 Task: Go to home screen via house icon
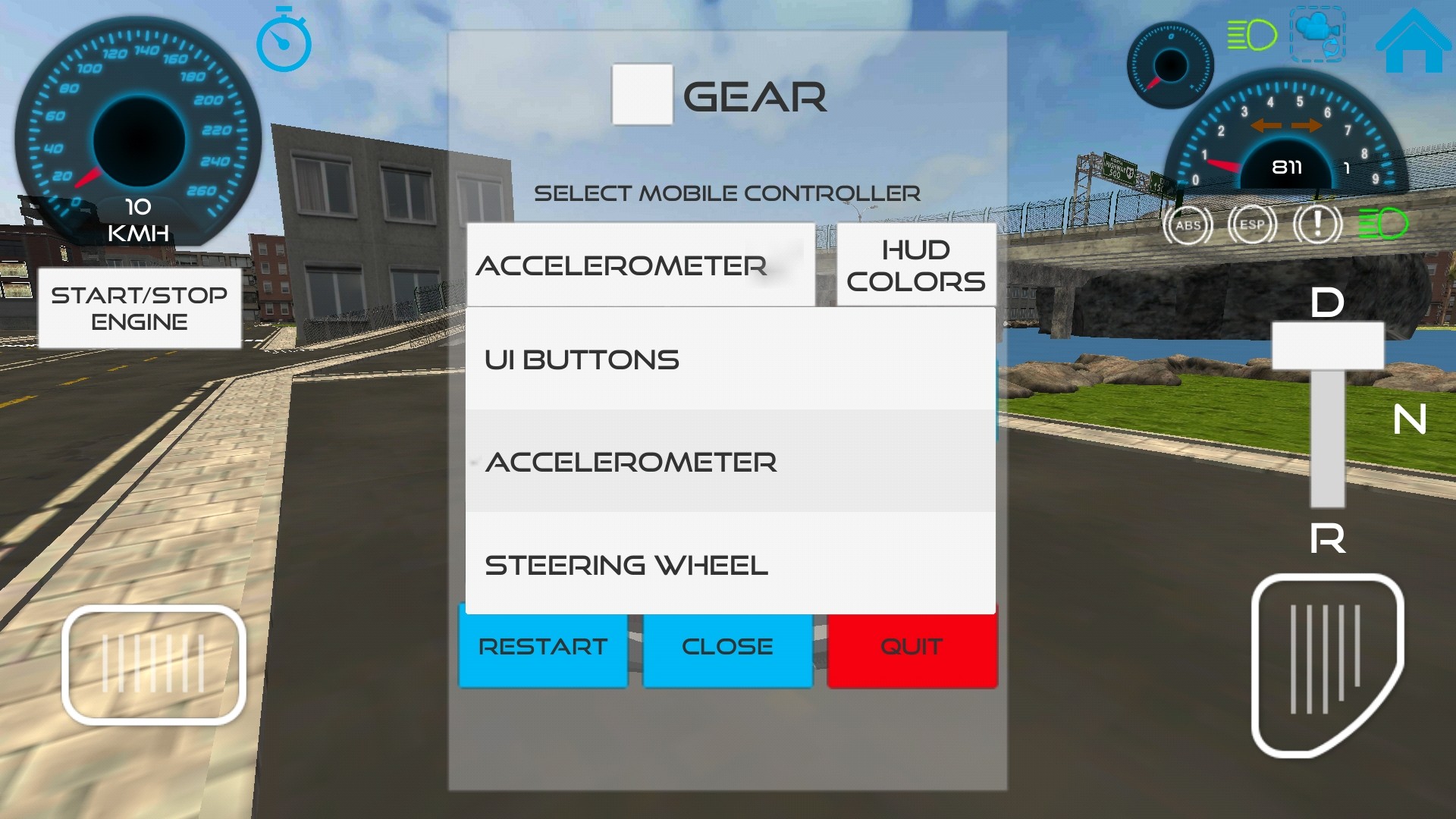(1413, 41)
